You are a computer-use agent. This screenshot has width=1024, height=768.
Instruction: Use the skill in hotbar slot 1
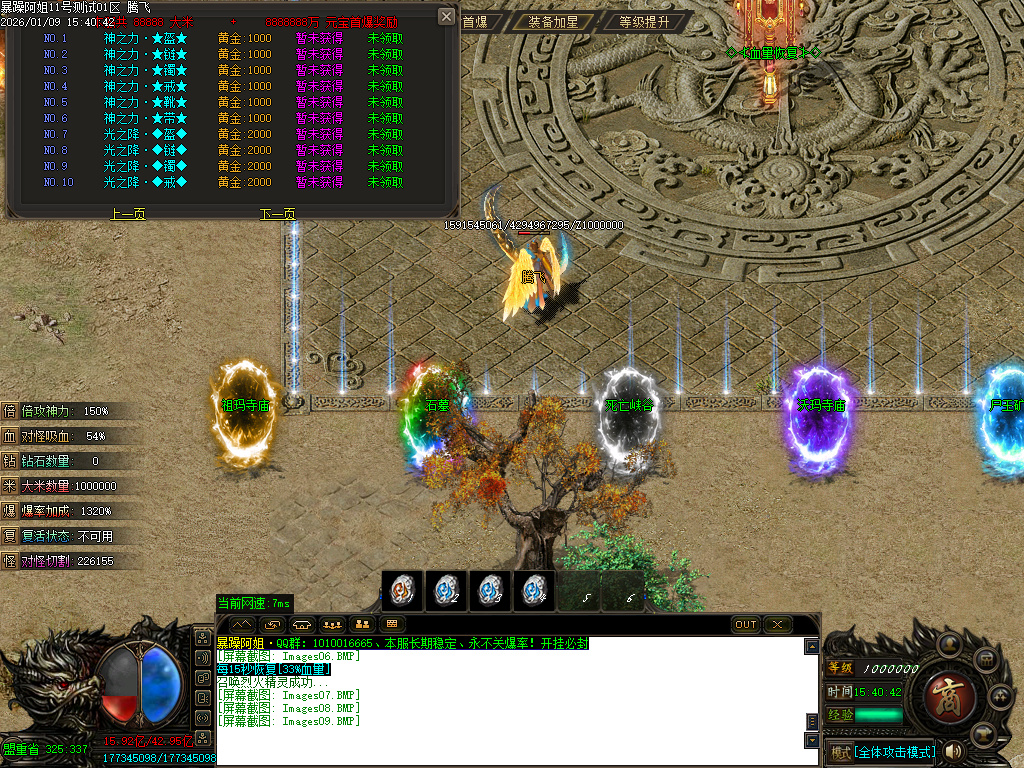point(402,591)
